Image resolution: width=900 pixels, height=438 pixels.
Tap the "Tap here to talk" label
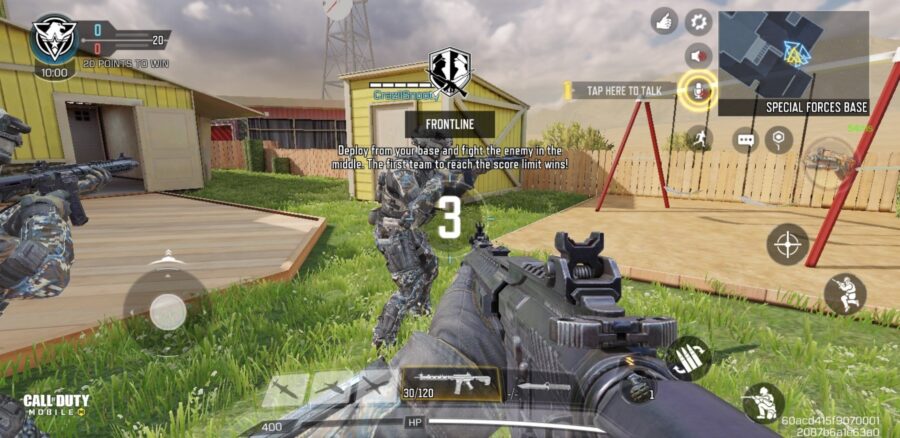[623, 90]
